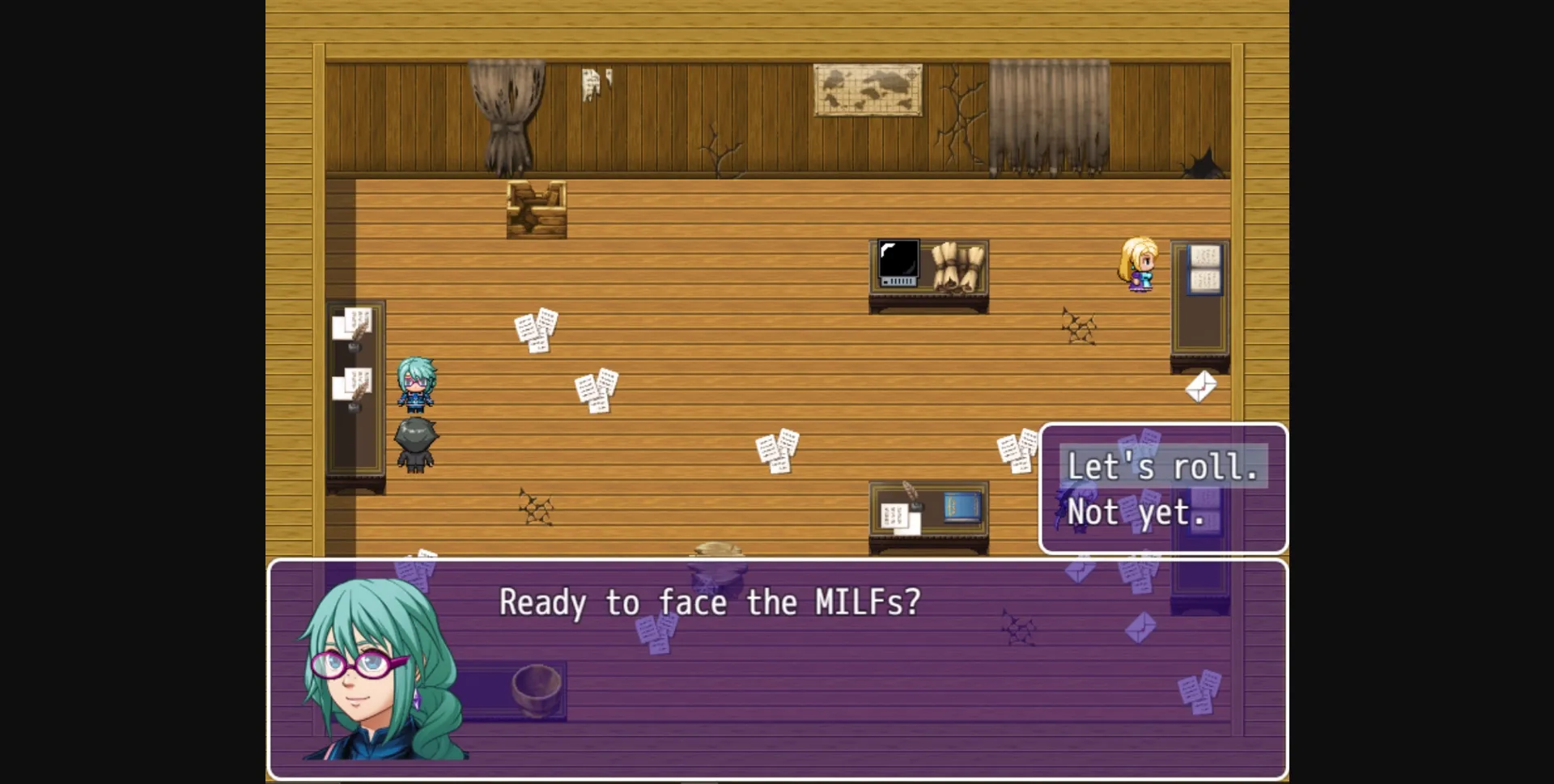Image resolution: width=1554 pixels, height=784 pixels.
Task: Click the wall map poster
Action: pos(866,91)
